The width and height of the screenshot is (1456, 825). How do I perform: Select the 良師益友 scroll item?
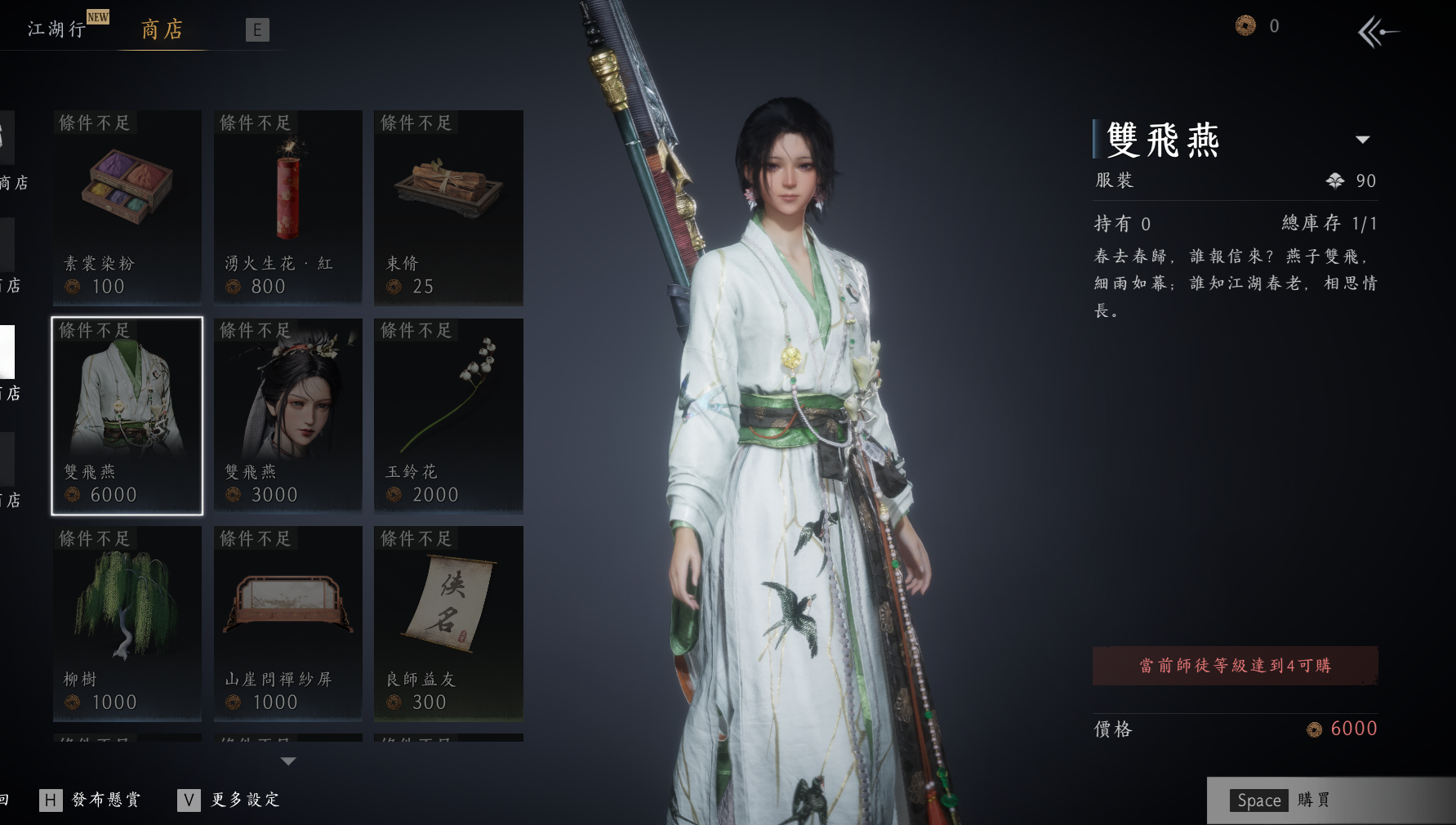(x=448, y=623)
